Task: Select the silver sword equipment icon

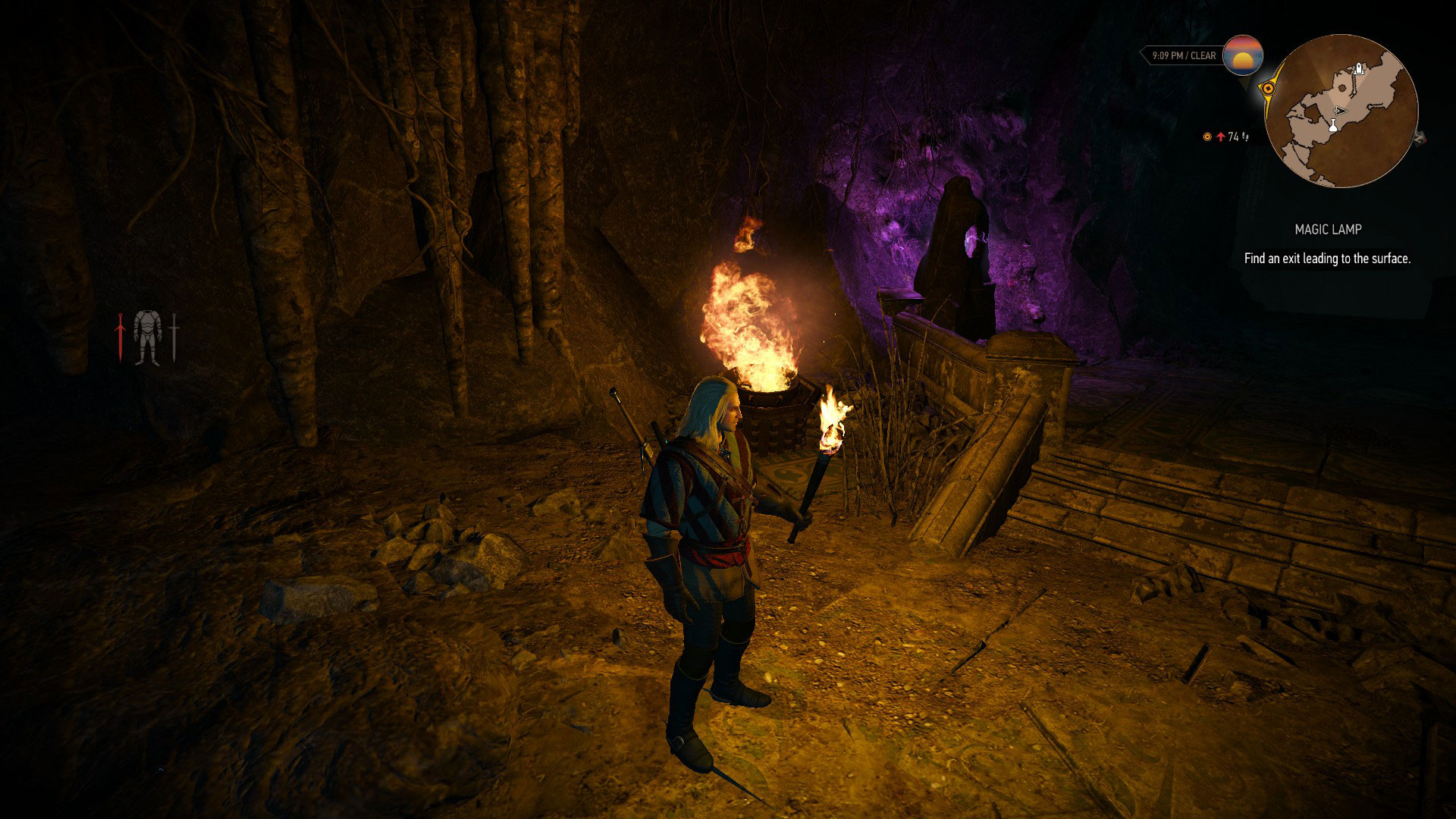Action: pos(174,337)
